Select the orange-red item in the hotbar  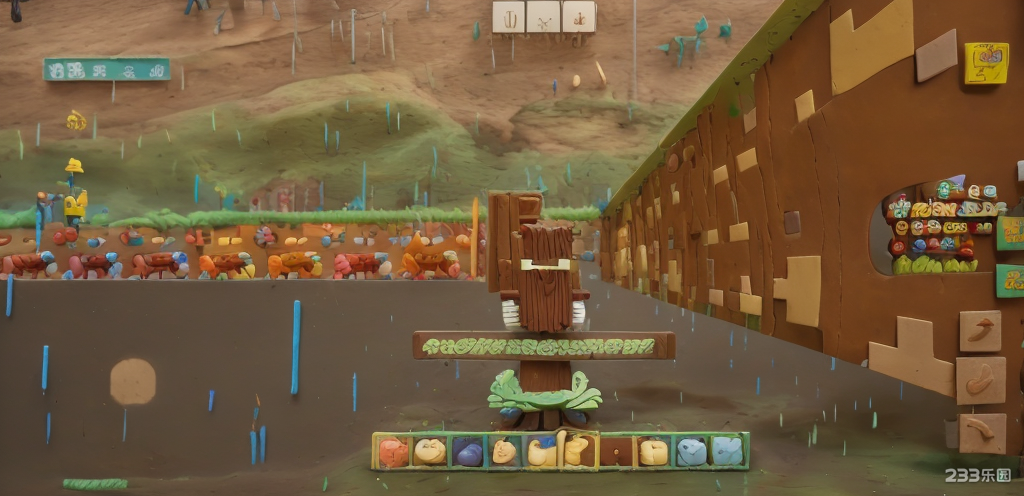(393, 452)
